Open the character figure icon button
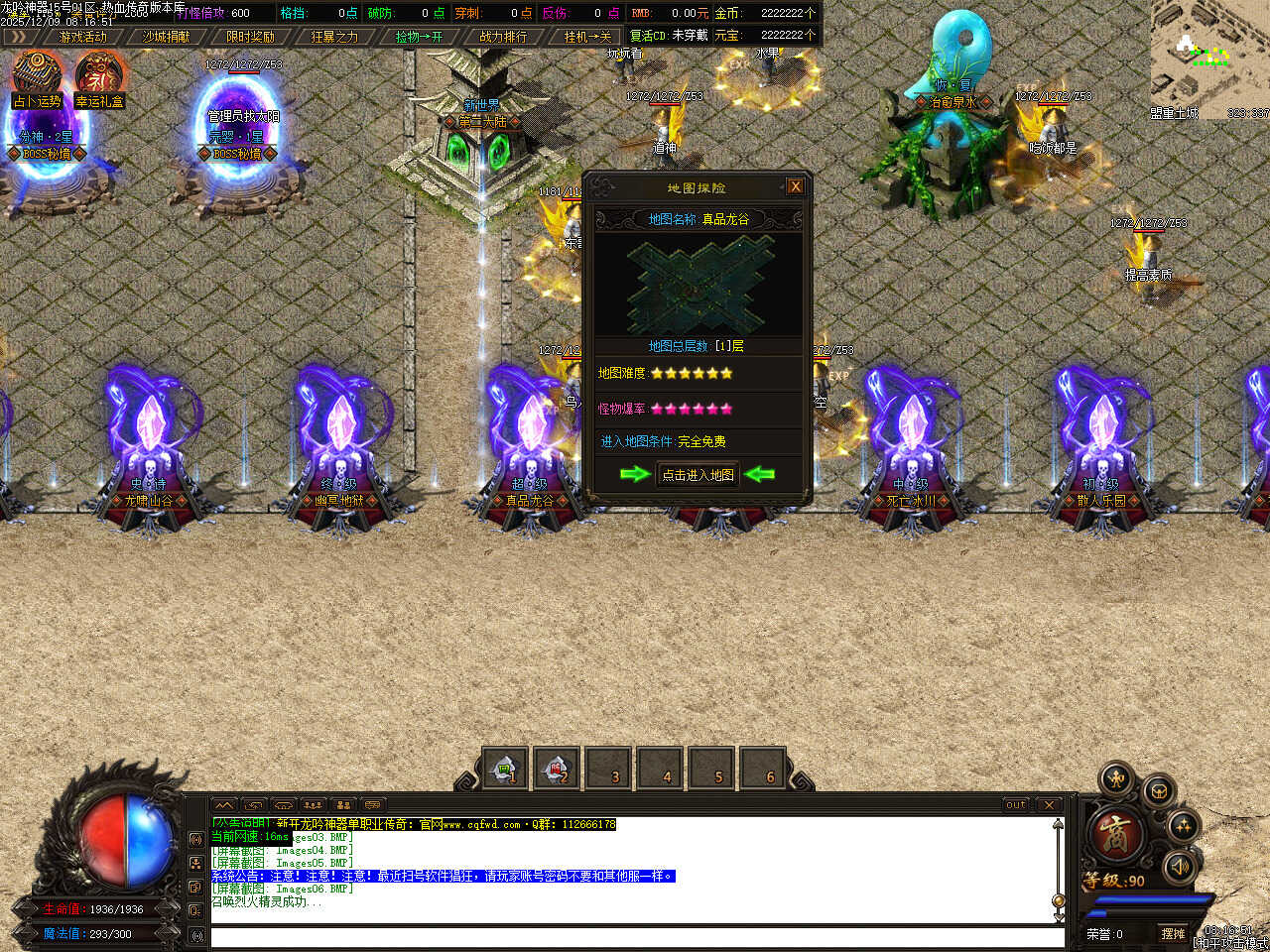The height and width of the screenshot is (952, 1270). click(x=1117, y=779)
